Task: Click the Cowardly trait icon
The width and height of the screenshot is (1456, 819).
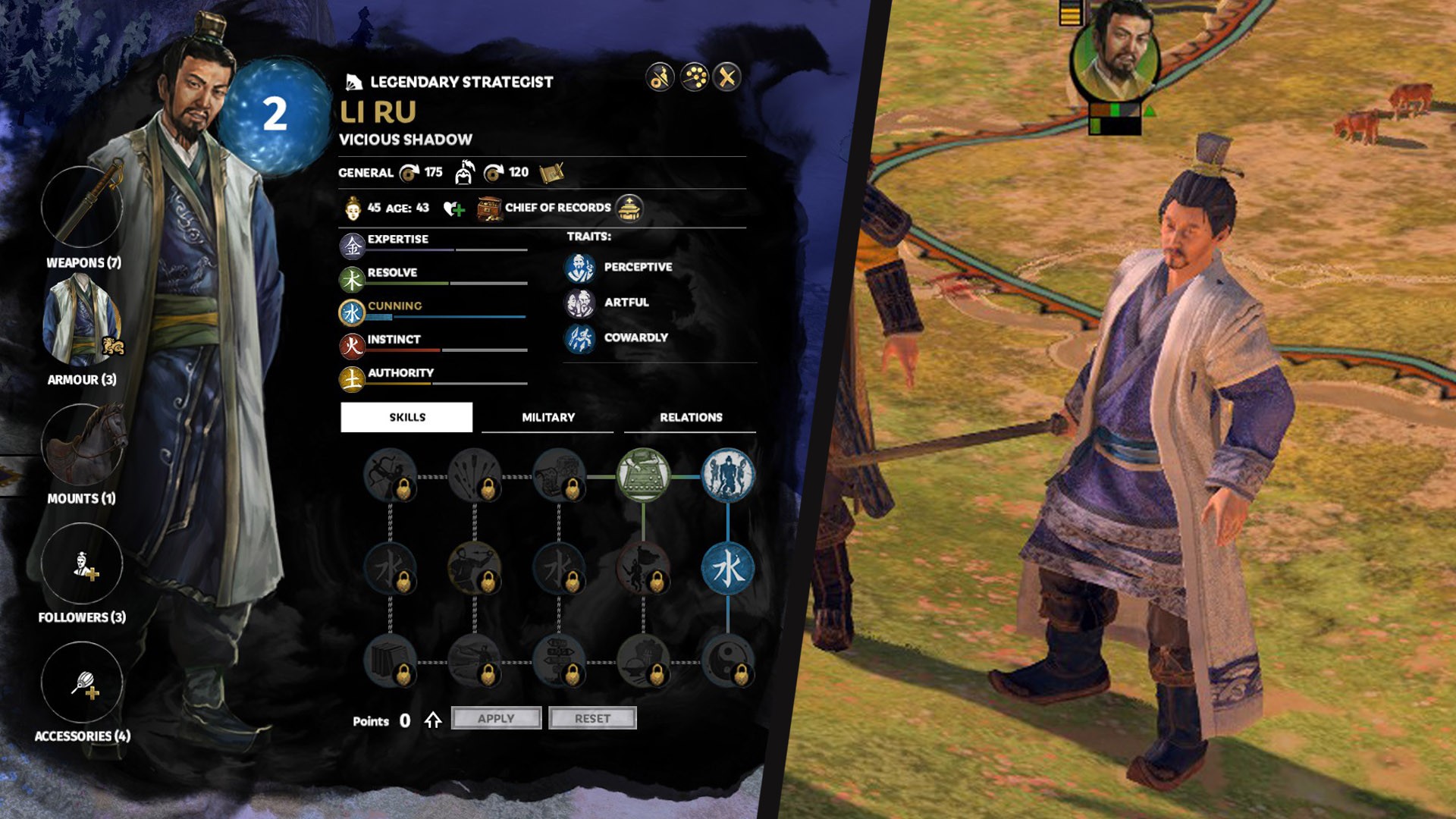Action: (580, 338)
